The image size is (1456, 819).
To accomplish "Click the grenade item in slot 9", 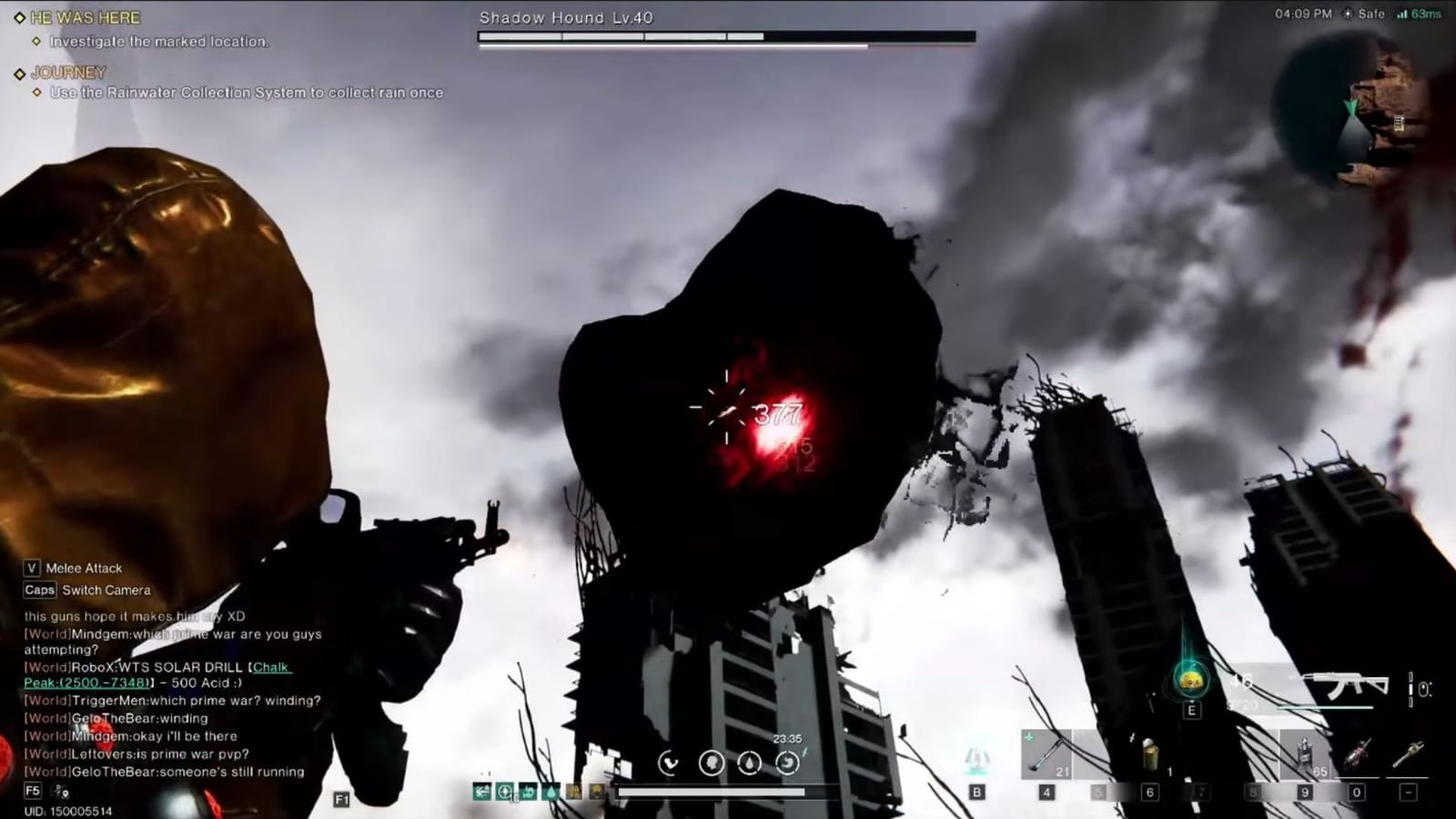I will [x=1305, y=753].
